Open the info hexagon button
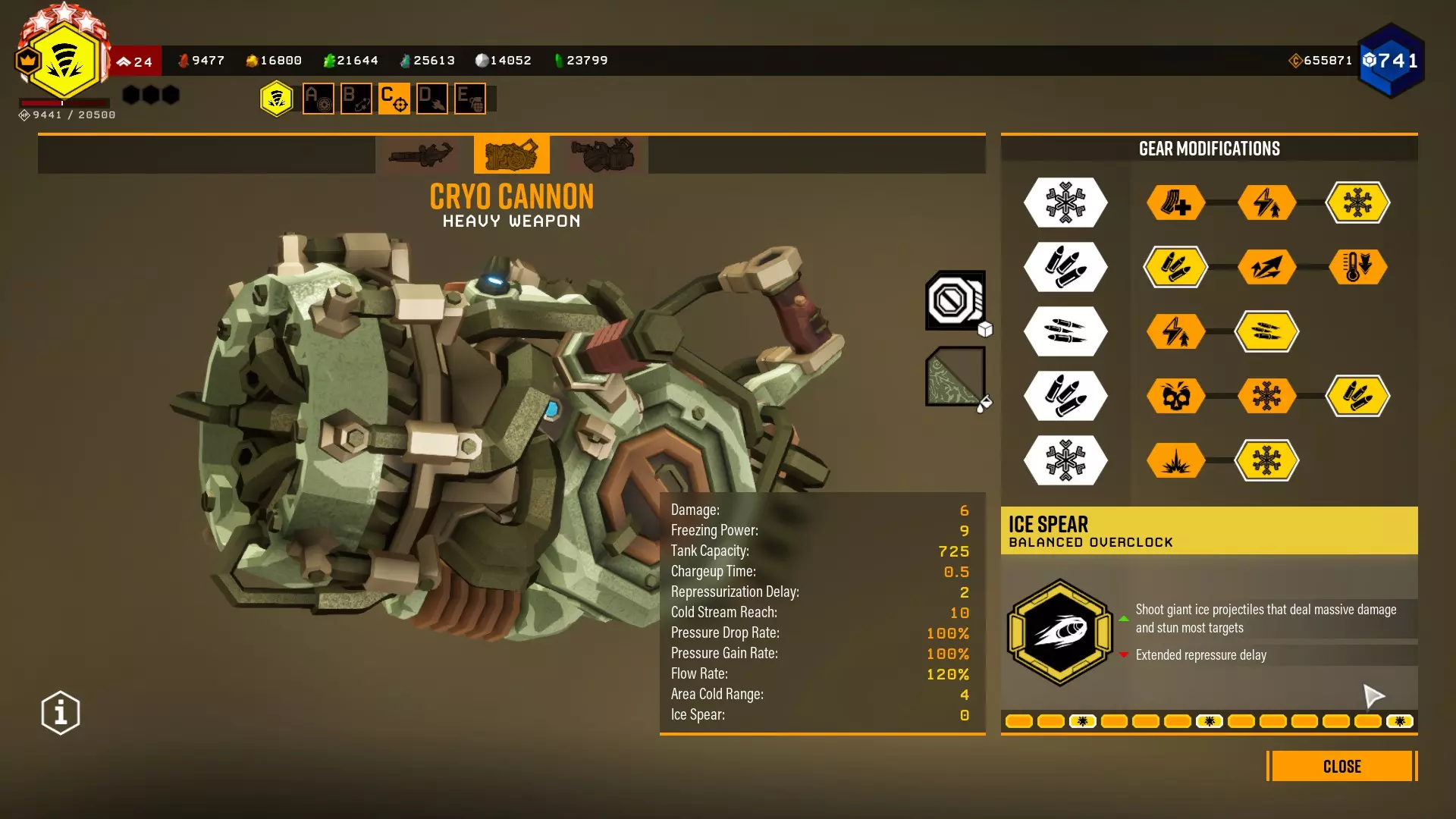Image resolution: width=1456 pixels, height=819 pixels. coord(61,713)
